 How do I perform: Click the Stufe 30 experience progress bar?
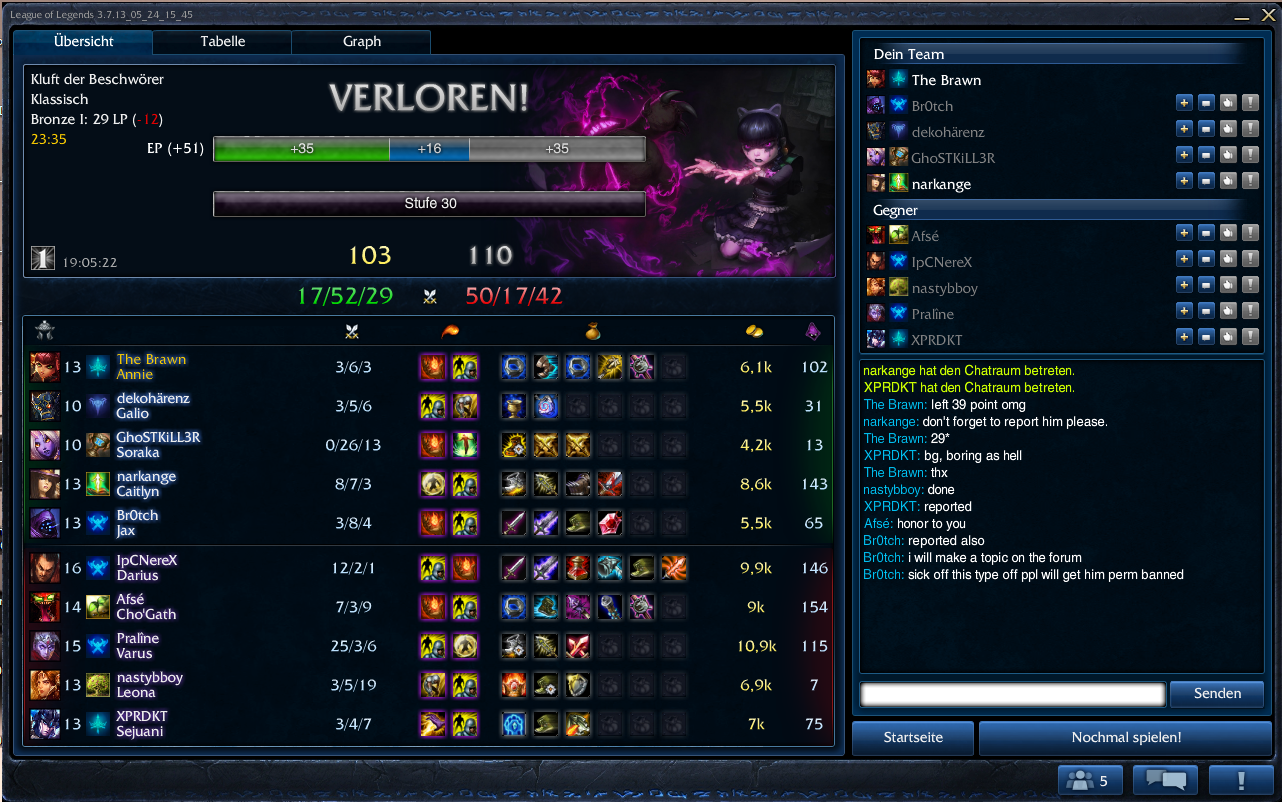point(428,204)
